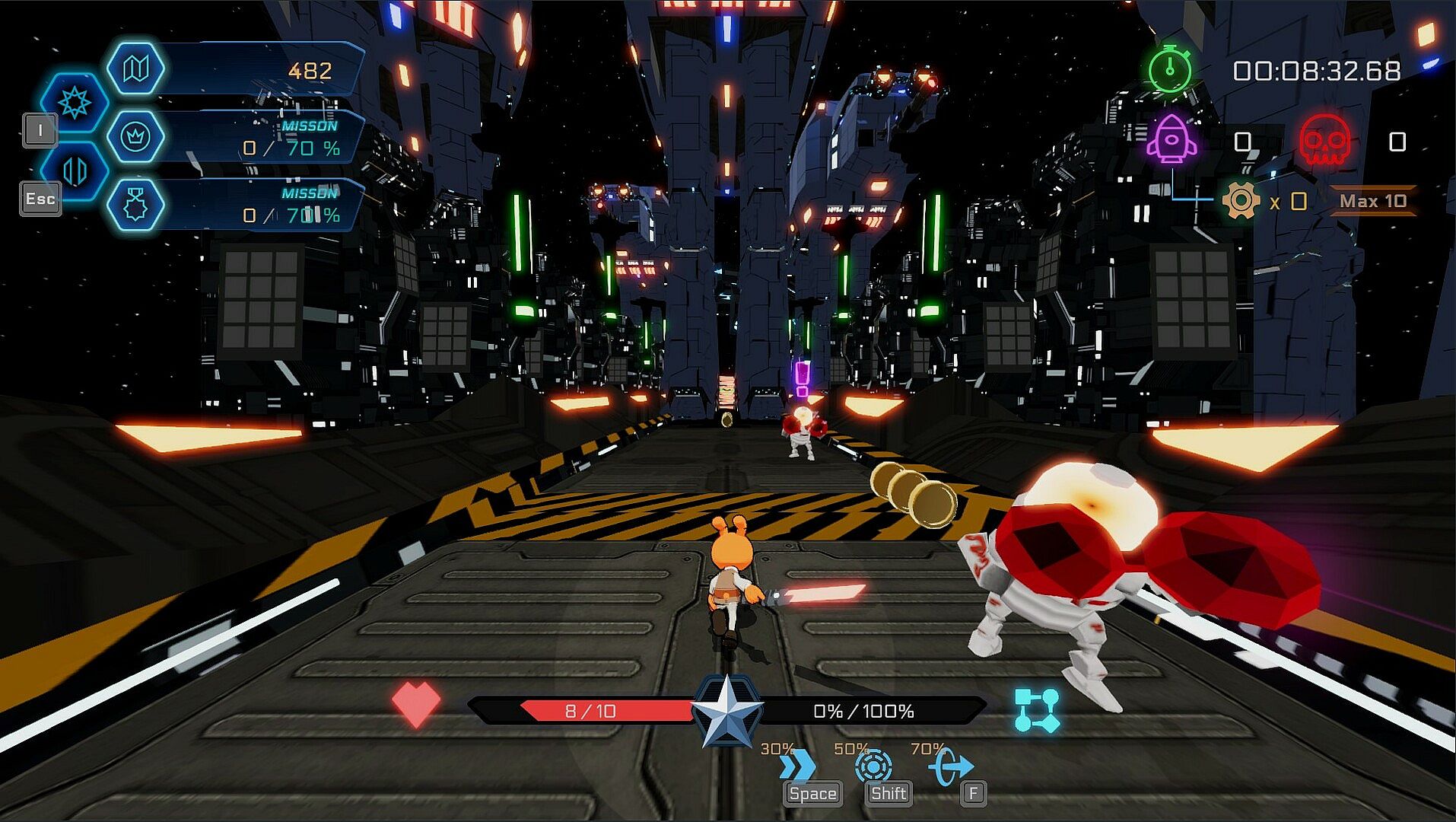Open the cyan node-network skill icon
The height and width of the screenshot is (822, 1456).
(x=1037, y=710)
